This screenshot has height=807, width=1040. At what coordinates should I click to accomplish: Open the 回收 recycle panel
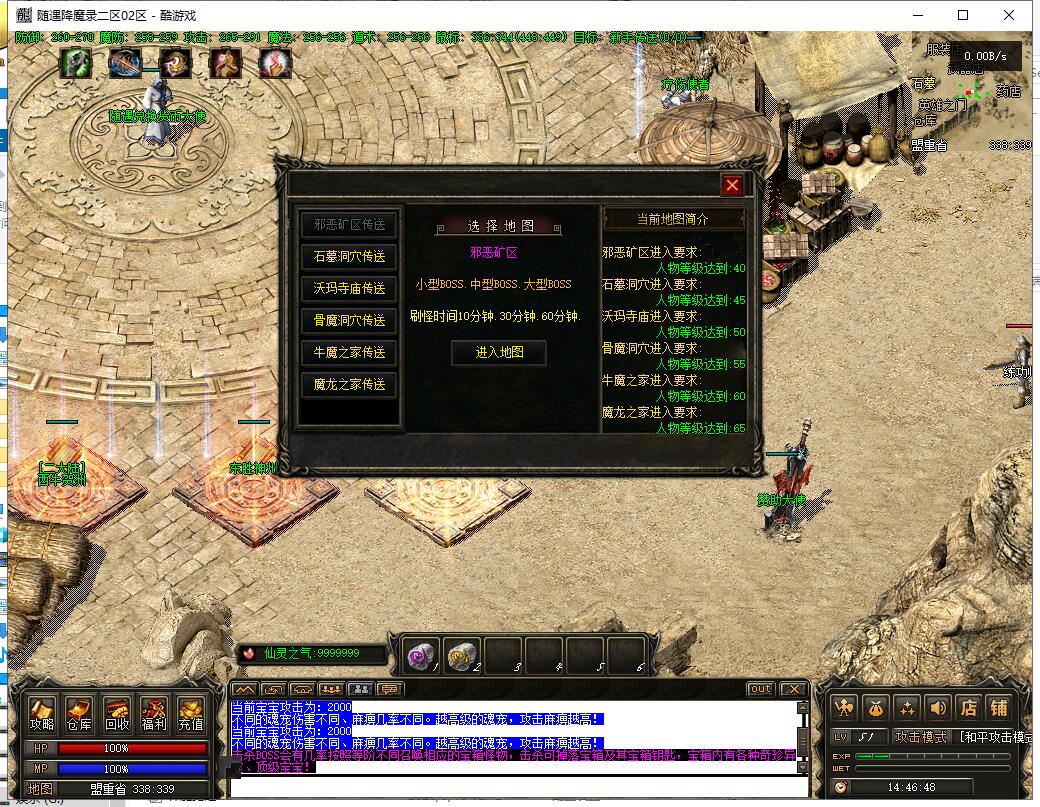117,714
